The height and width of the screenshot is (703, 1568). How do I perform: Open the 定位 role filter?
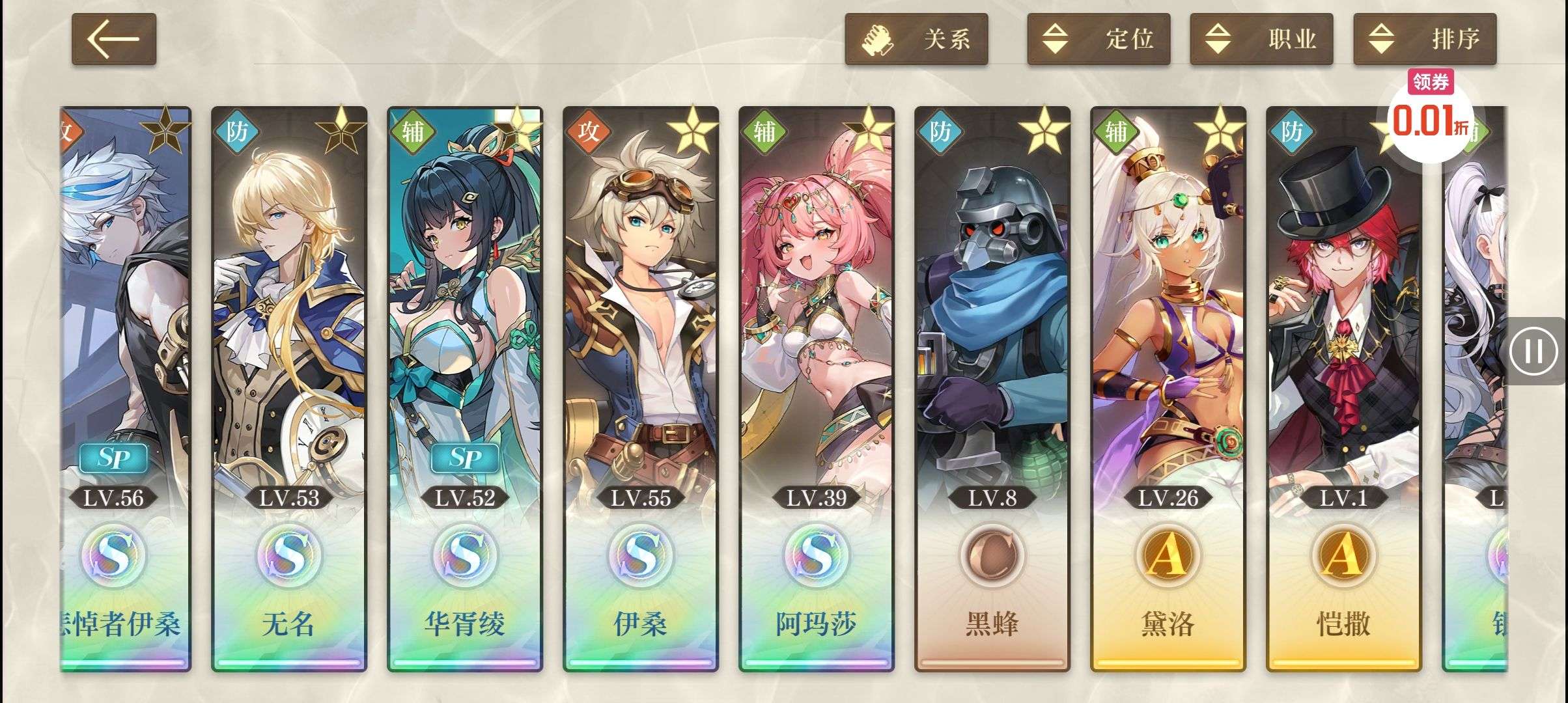pos(1099,39)
